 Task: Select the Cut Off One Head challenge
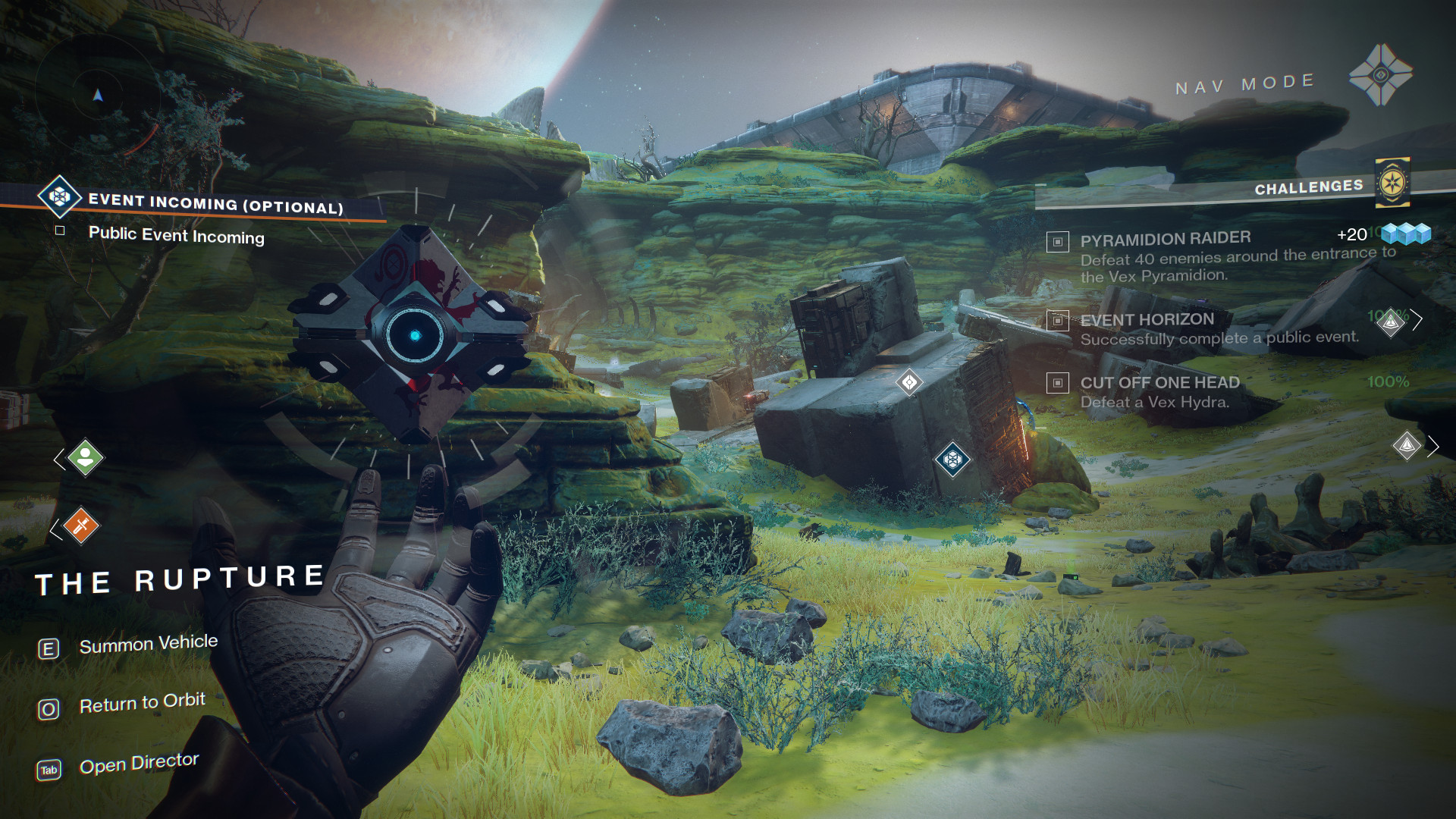pos(1159,383)
